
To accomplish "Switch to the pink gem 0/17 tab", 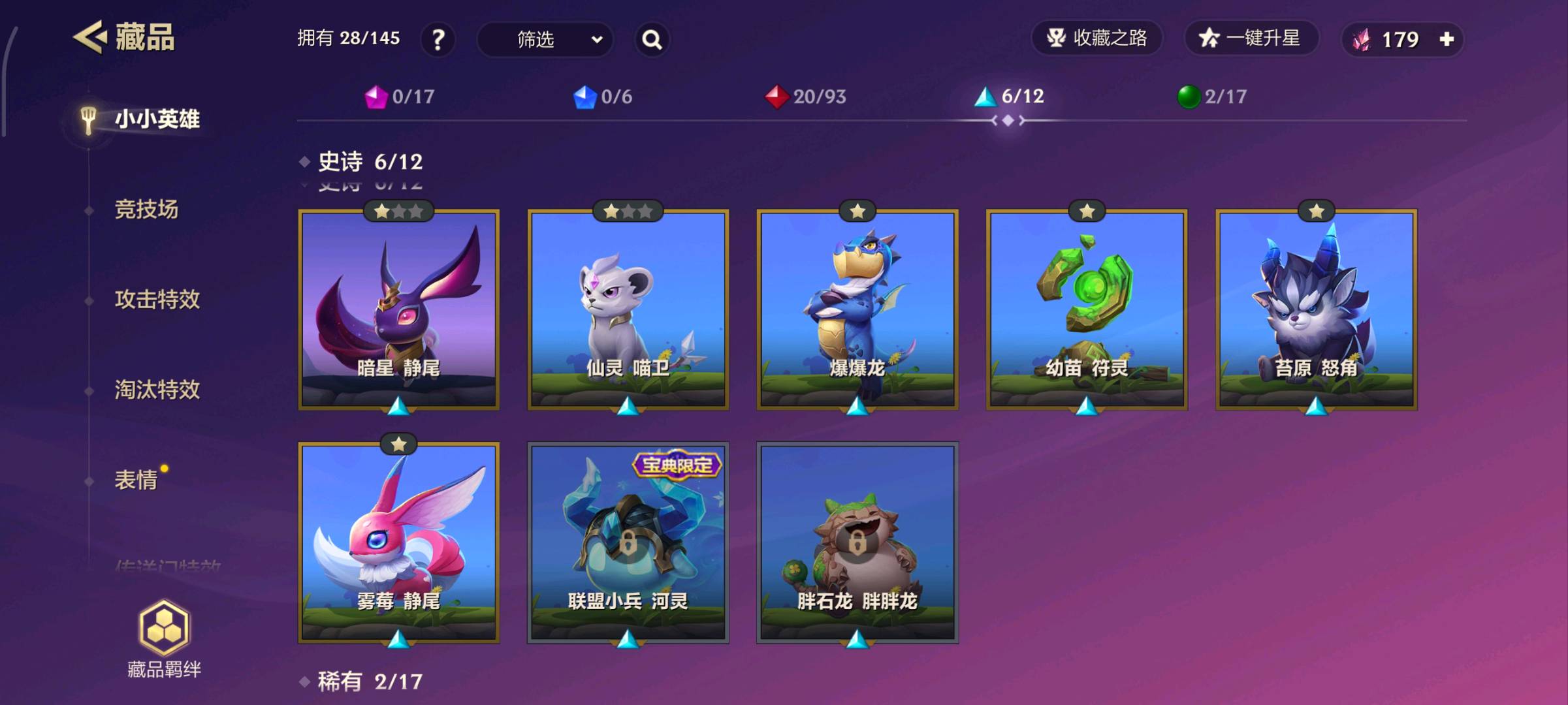I will click(400, 97).
